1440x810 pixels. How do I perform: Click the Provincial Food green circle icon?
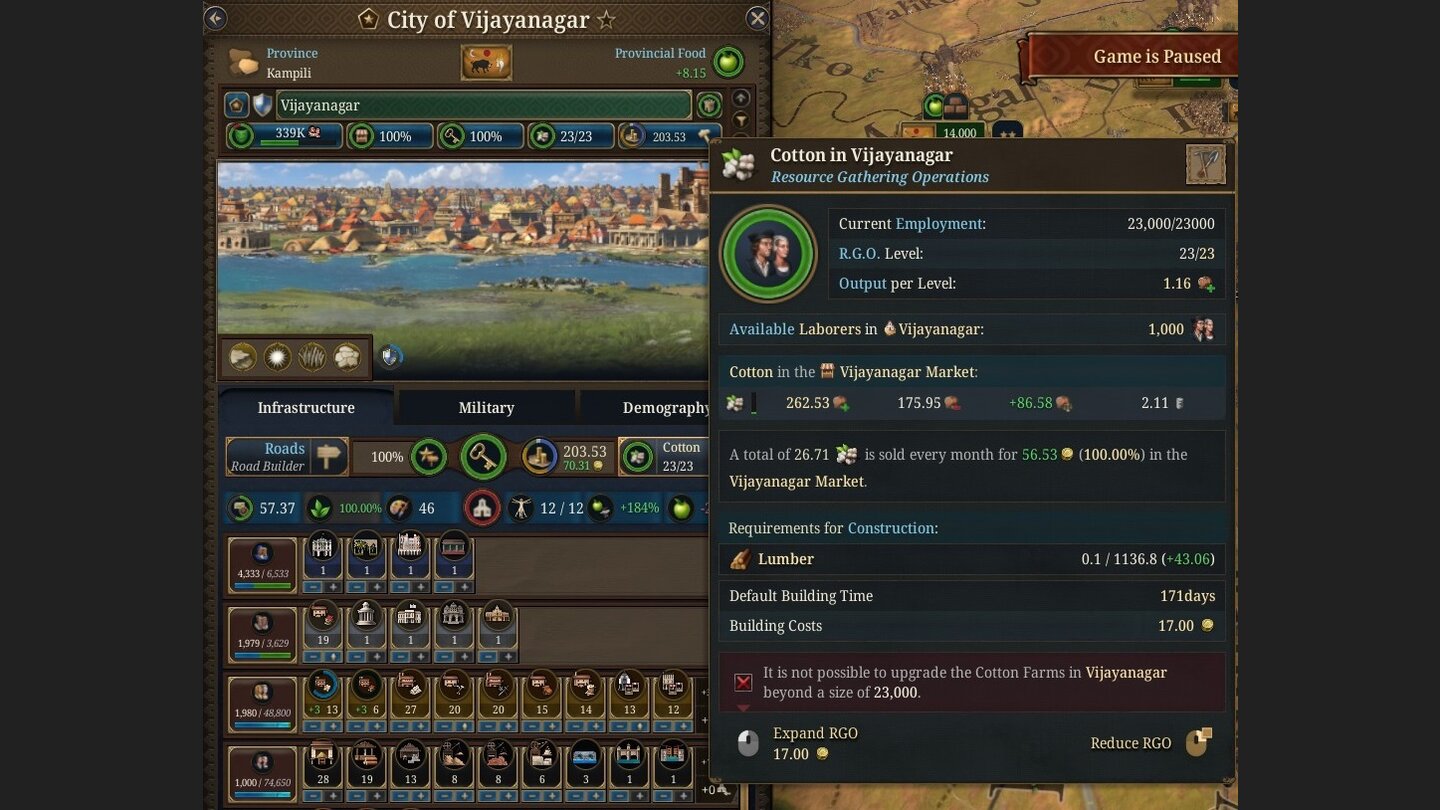[728, 62]
